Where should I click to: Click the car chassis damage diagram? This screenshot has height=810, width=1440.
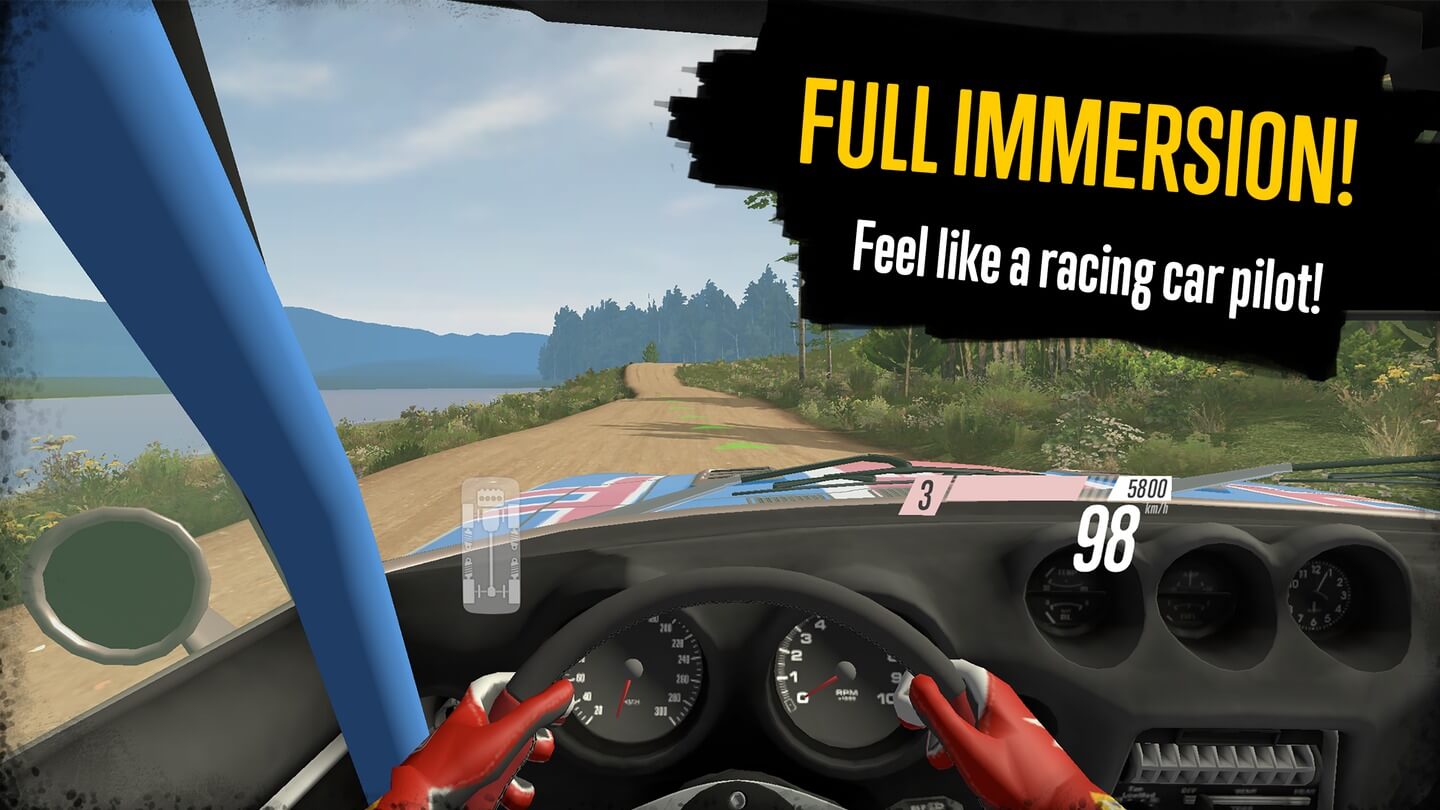pyautogui.click(x=490, y=545)
